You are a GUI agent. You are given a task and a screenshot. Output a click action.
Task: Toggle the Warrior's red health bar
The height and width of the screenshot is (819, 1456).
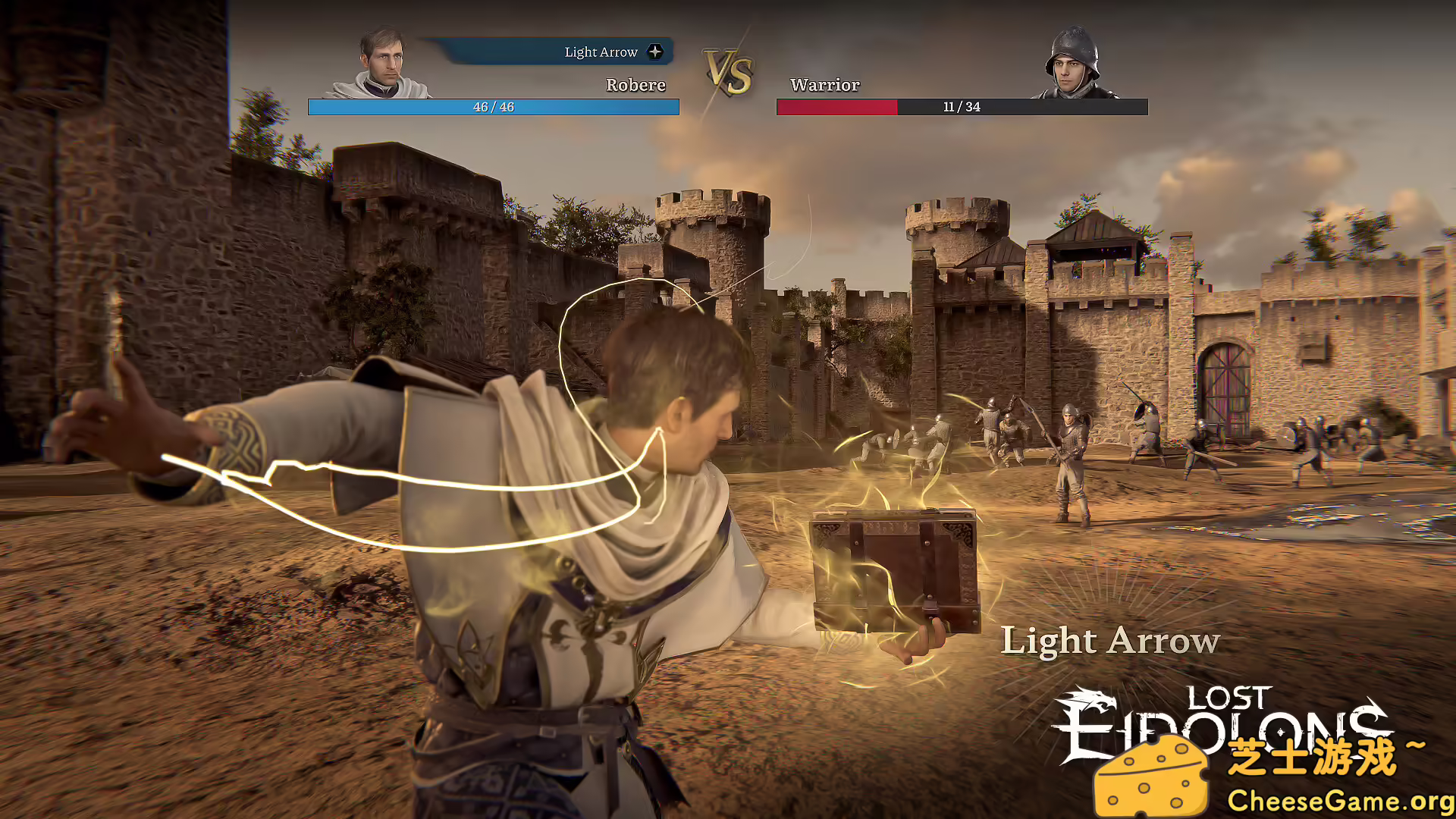[x=834, y=107]
